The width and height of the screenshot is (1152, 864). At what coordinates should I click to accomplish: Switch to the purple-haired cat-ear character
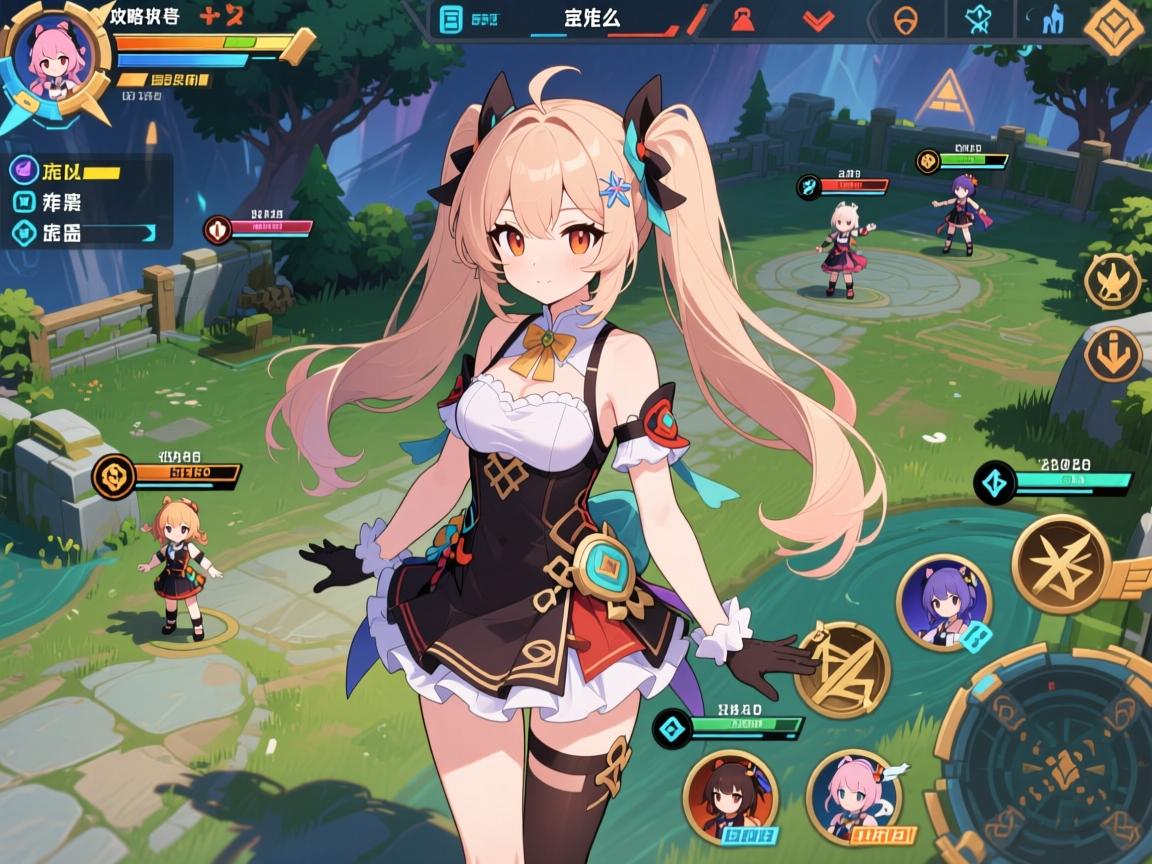coord(944,603)
